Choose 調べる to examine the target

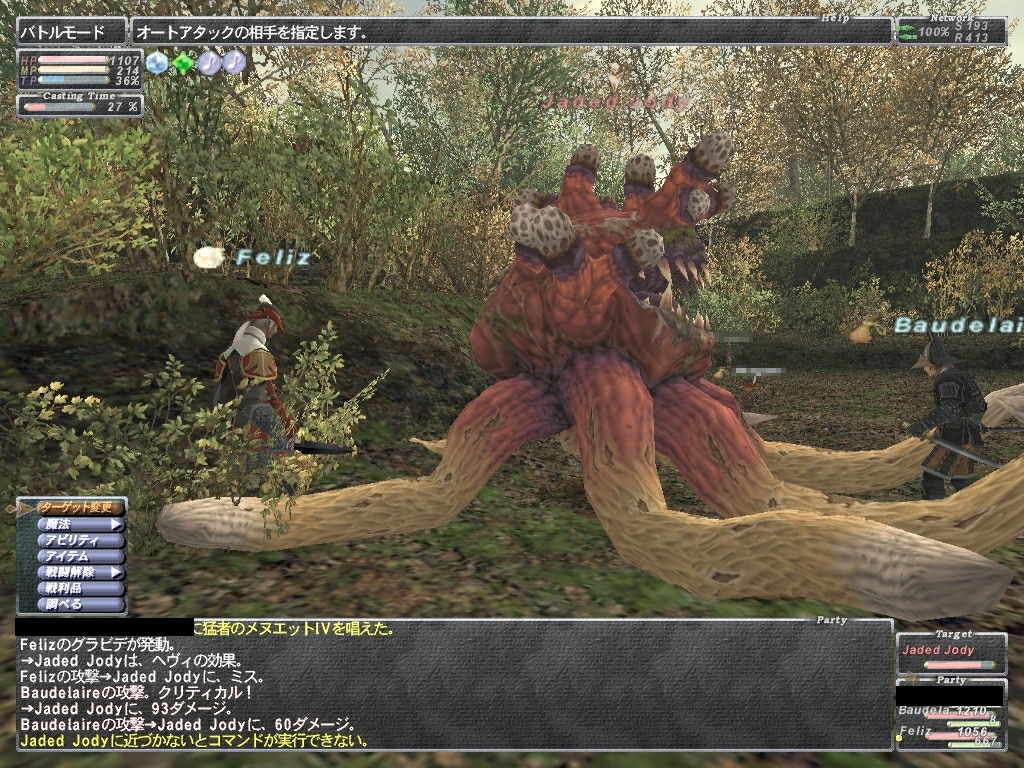point(80,605)
